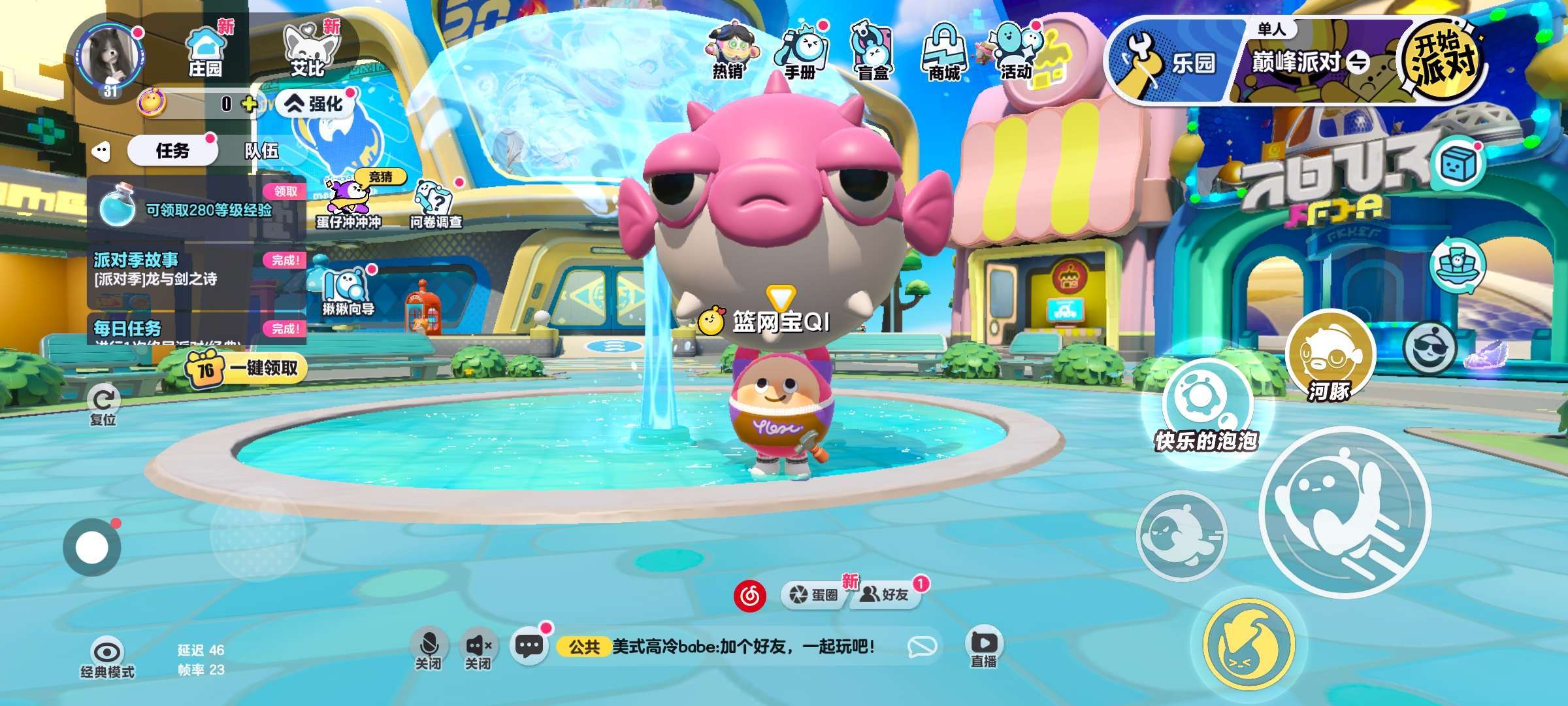1568x706 pixels.
Task: Switch to the 队伍 team tab
Action: click(x=261, y=151)
